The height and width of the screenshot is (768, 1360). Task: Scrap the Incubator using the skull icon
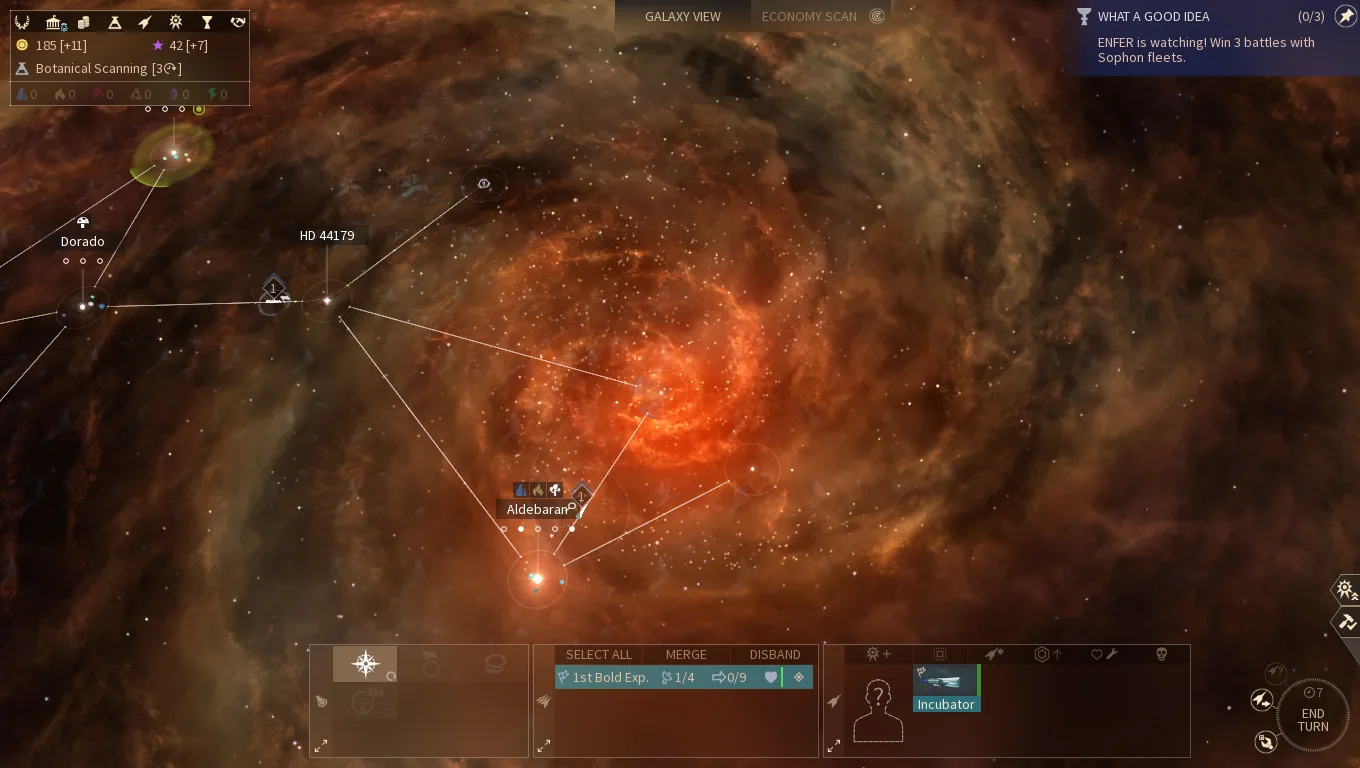[1160, 654]
